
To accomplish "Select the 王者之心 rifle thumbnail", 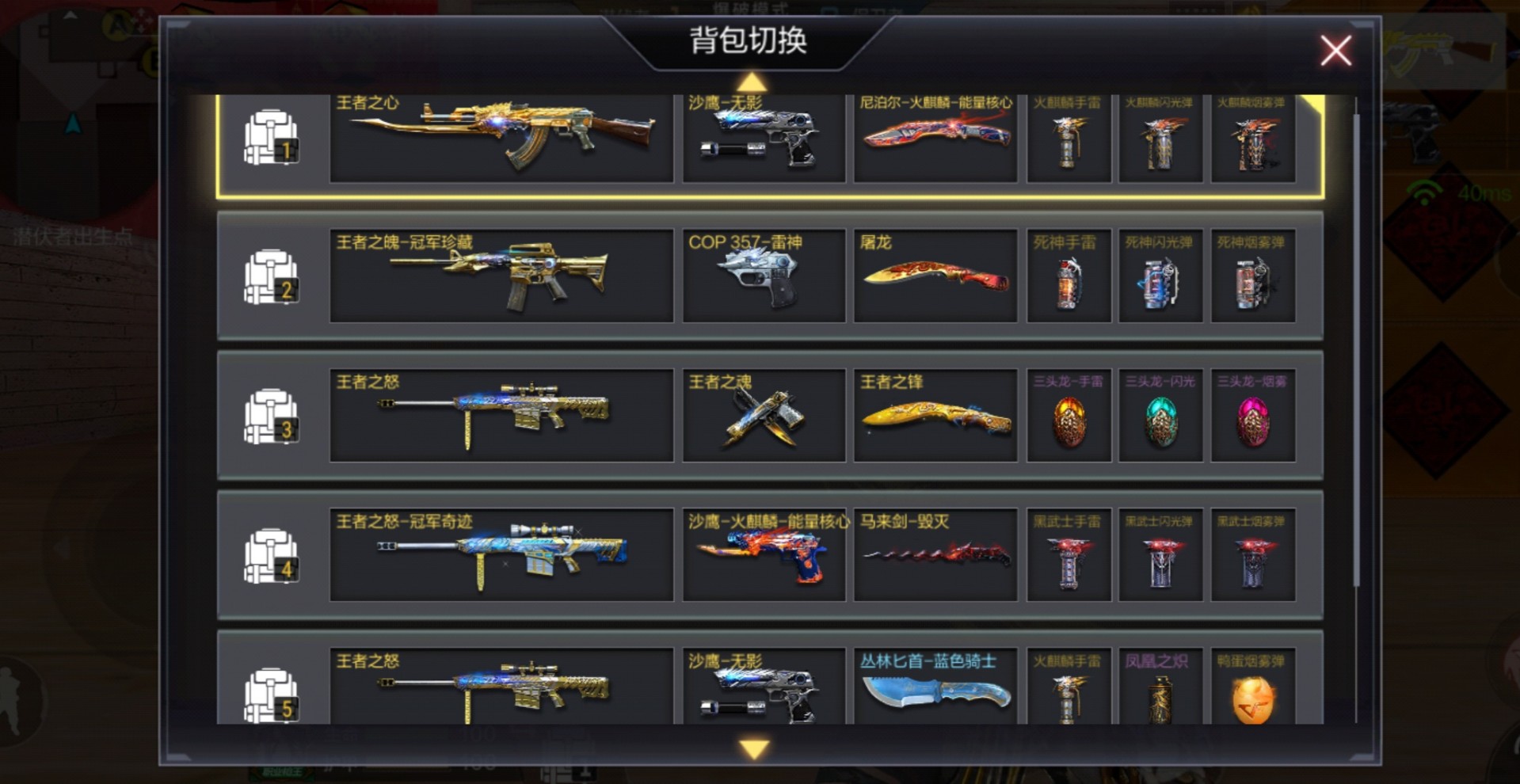I will click(x=501, y=139).
